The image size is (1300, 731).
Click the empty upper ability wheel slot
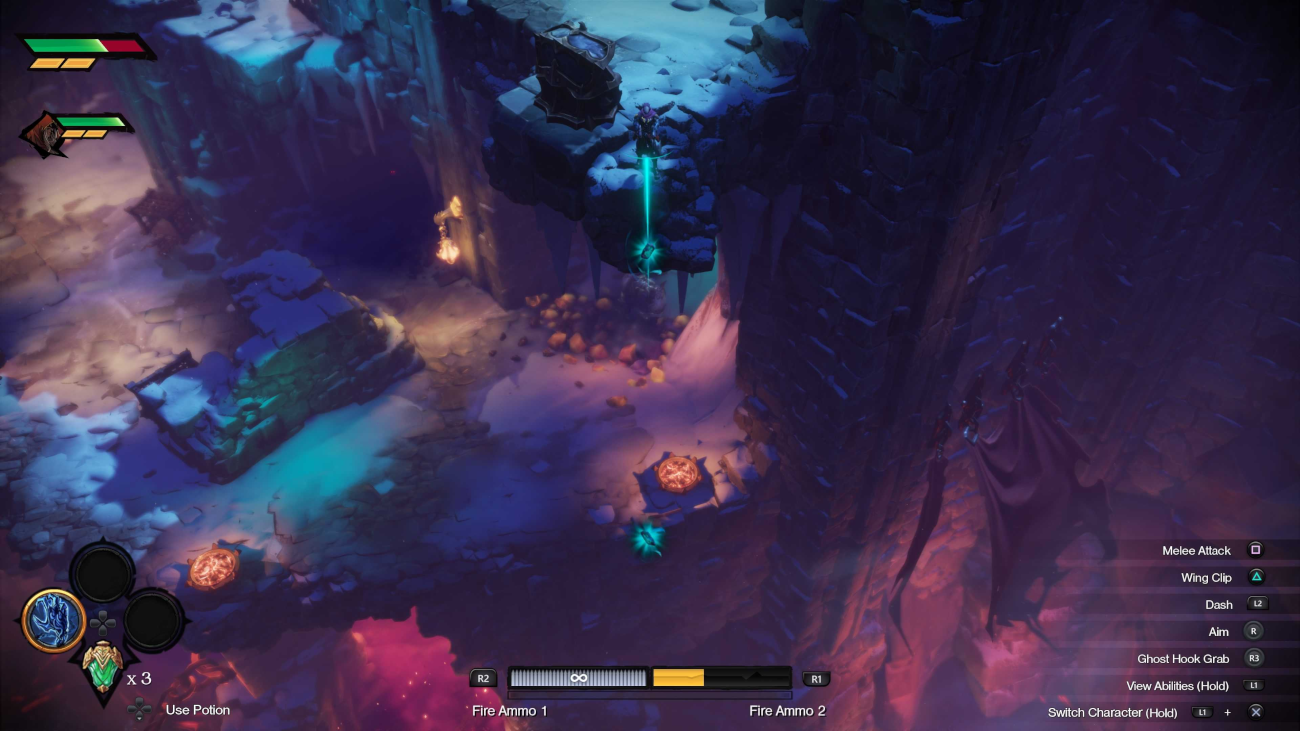pyautogui.click(x=105, y=574)
